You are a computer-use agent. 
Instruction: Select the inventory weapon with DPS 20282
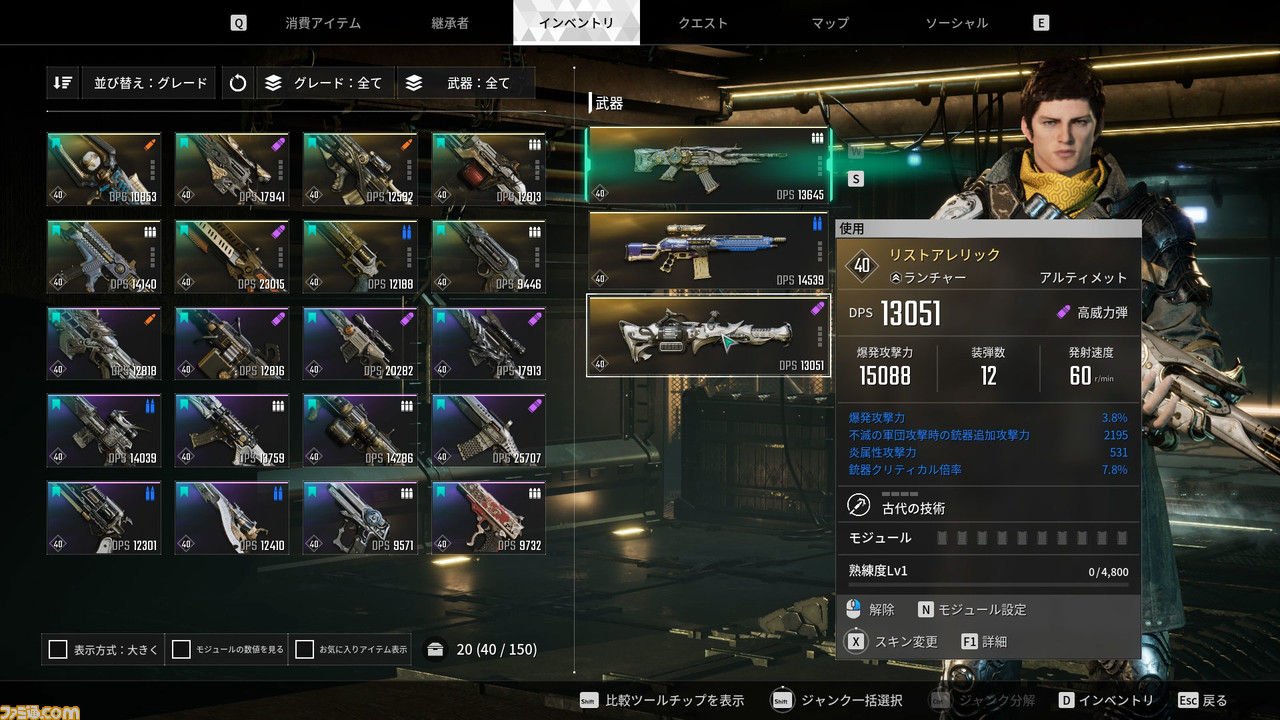point(360,344)
